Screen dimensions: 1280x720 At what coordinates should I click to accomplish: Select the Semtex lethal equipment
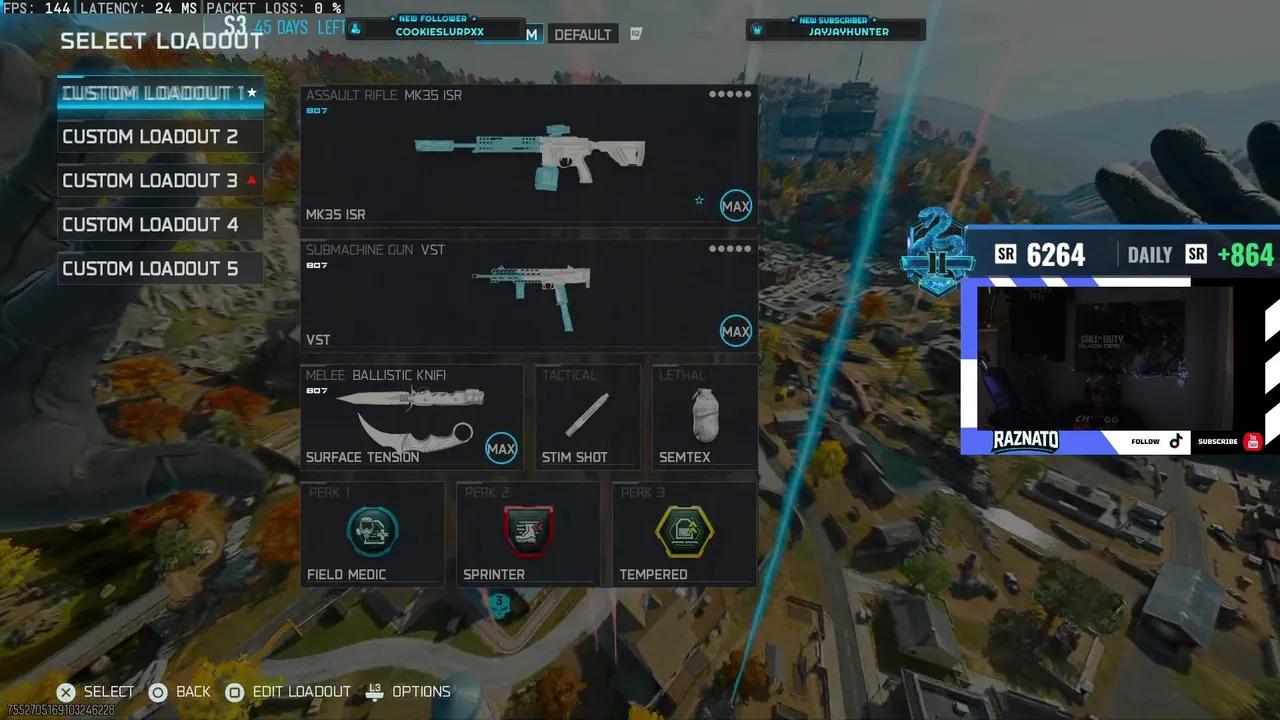[x=704, y=415]
